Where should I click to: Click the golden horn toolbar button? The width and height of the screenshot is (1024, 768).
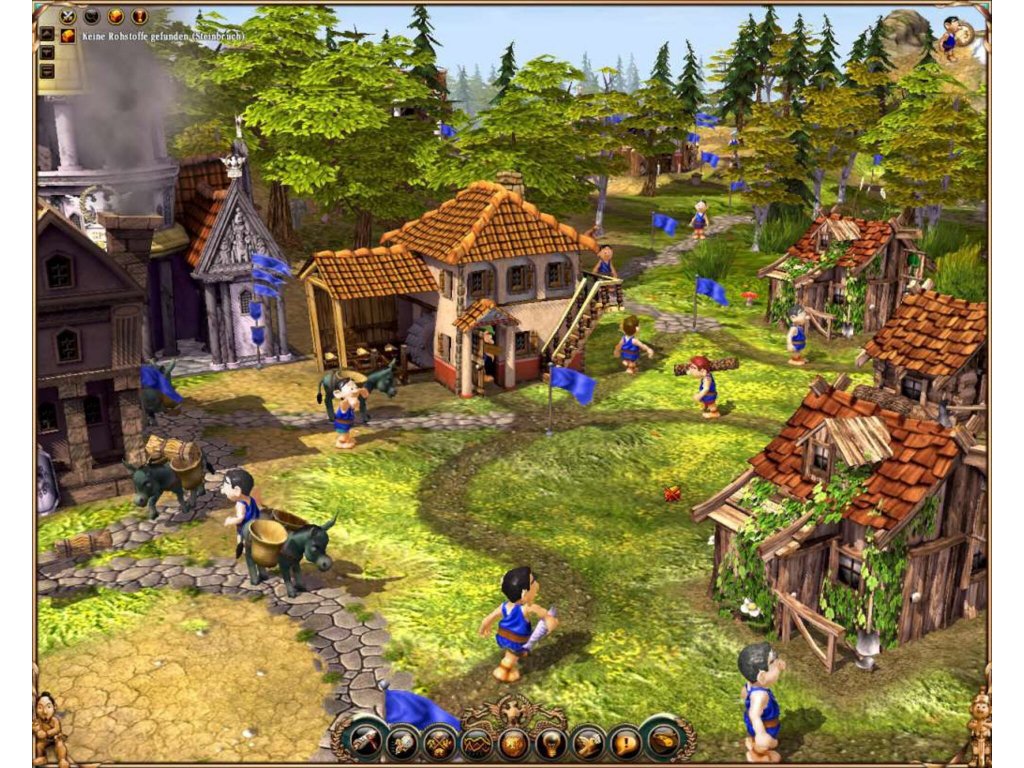point(662,742)
